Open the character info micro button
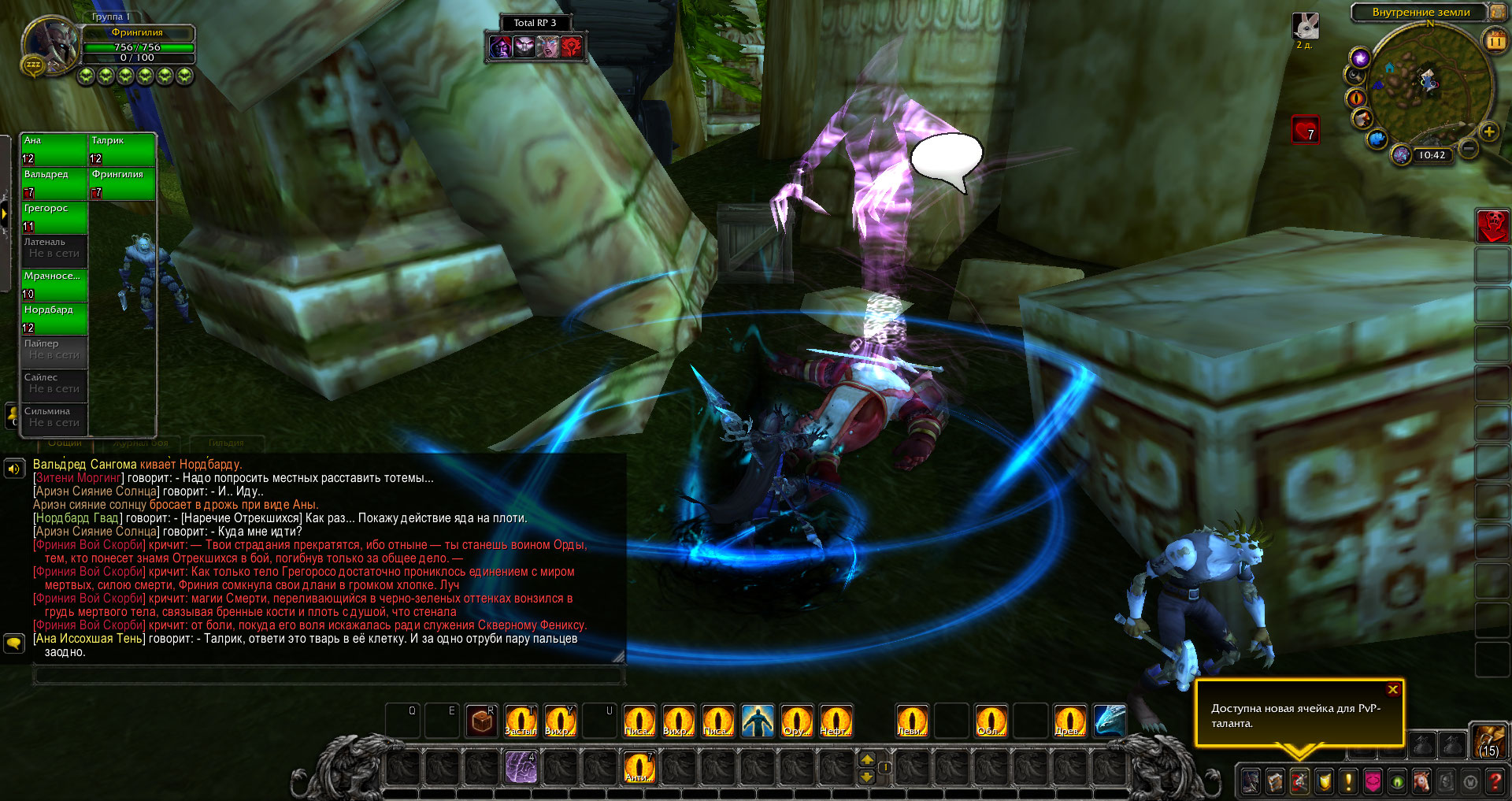The image size is (1512, 801). point(1251,781)
